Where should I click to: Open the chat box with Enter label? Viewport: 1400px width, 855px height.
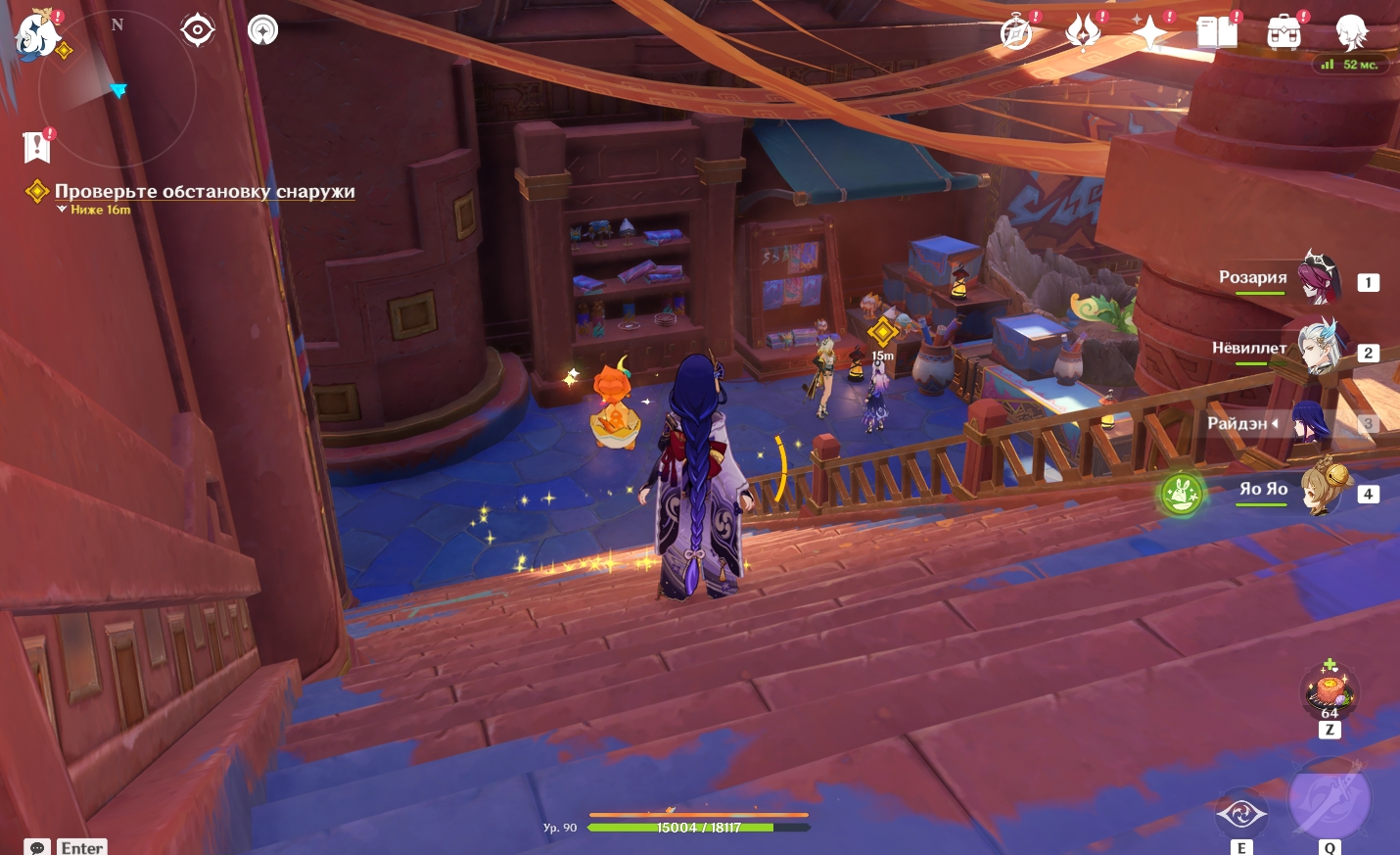point(67,846)
